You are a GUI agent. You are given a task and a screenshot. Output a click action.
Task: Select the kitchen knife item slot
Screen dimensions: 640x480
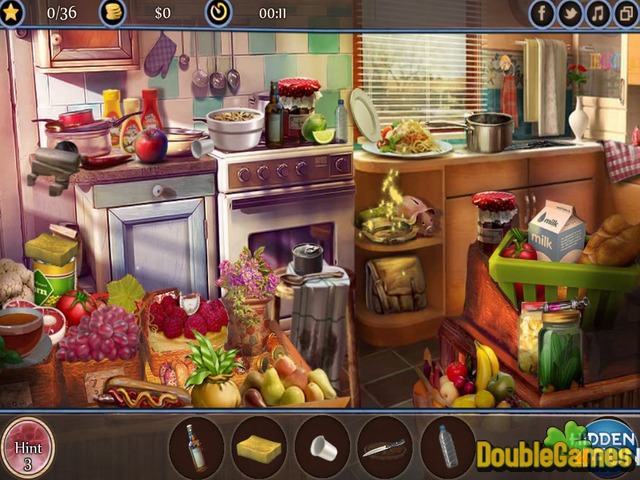click(385, 447)
